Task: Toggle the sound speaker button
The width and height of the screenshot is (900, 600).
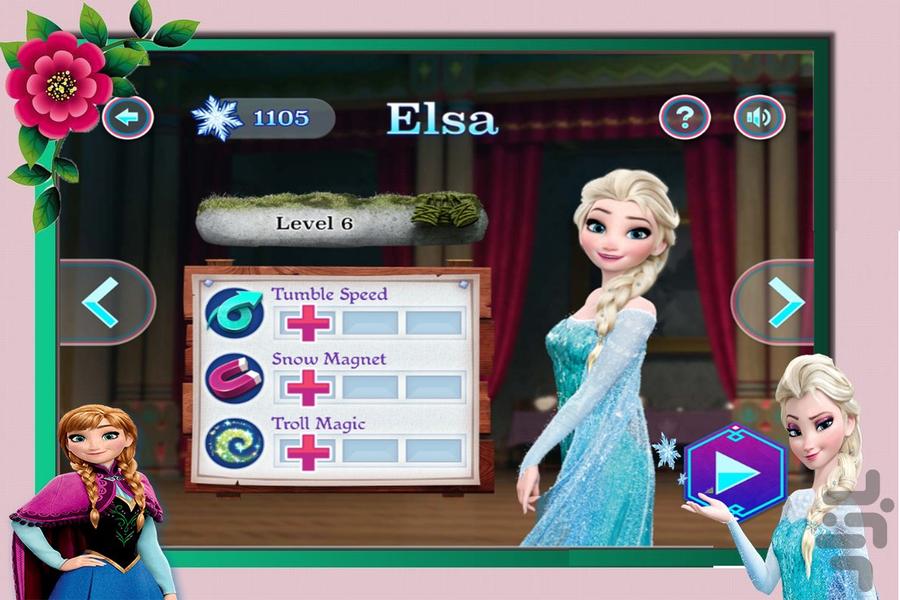Action: pyautogui.click(x=759, y=118)
